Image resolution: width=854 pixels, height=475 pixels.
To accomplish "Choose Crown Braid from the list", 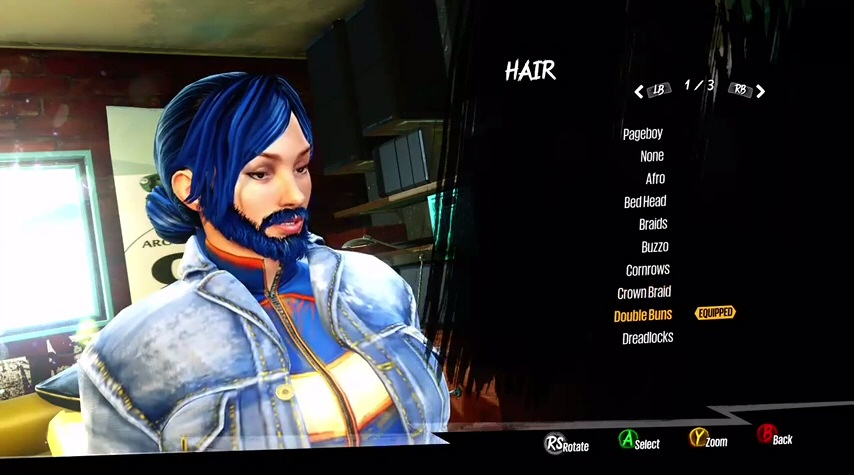I will click(x=644, y=293).
